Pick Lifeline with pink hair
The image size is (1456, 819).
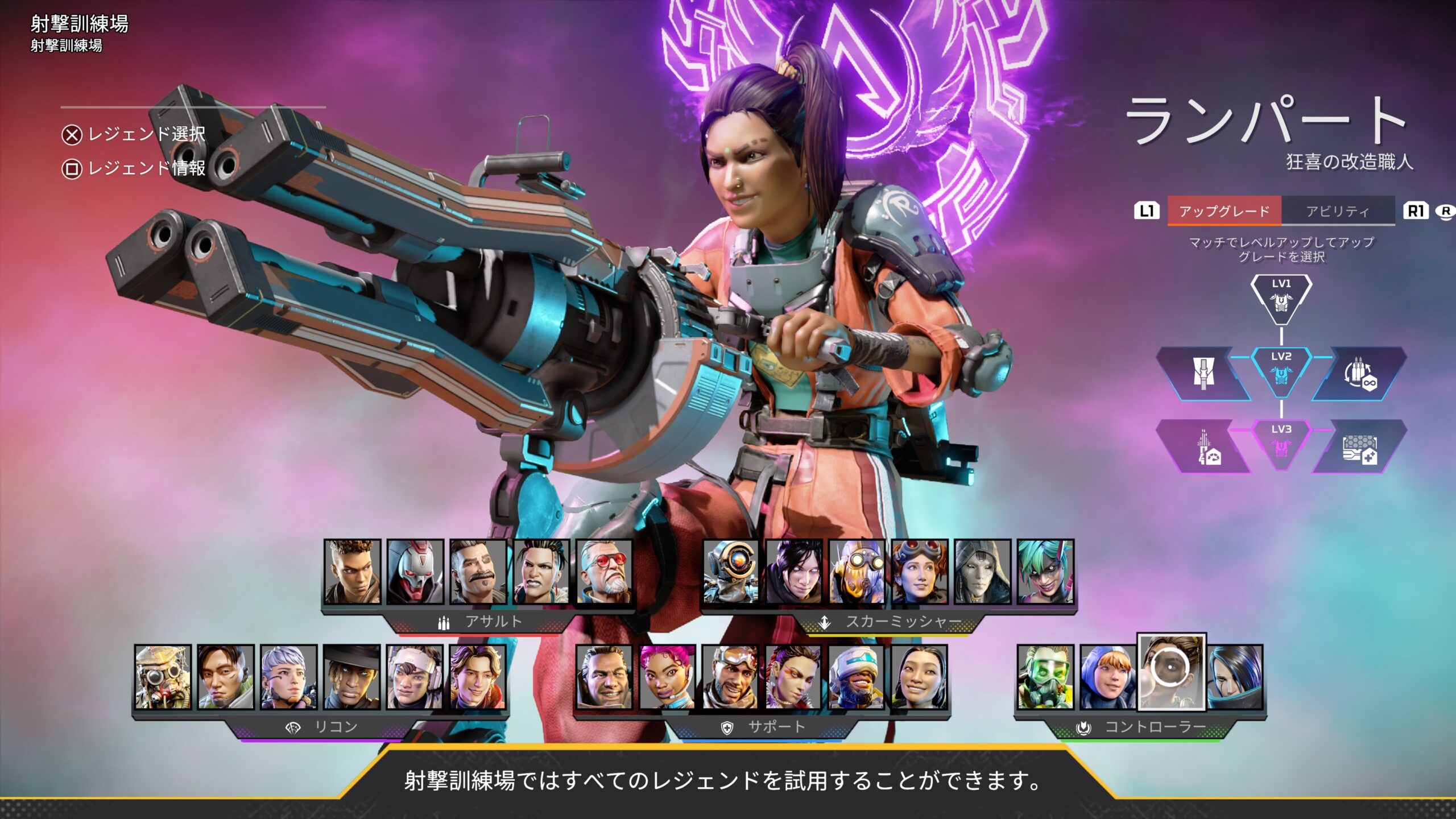(667, 677)
